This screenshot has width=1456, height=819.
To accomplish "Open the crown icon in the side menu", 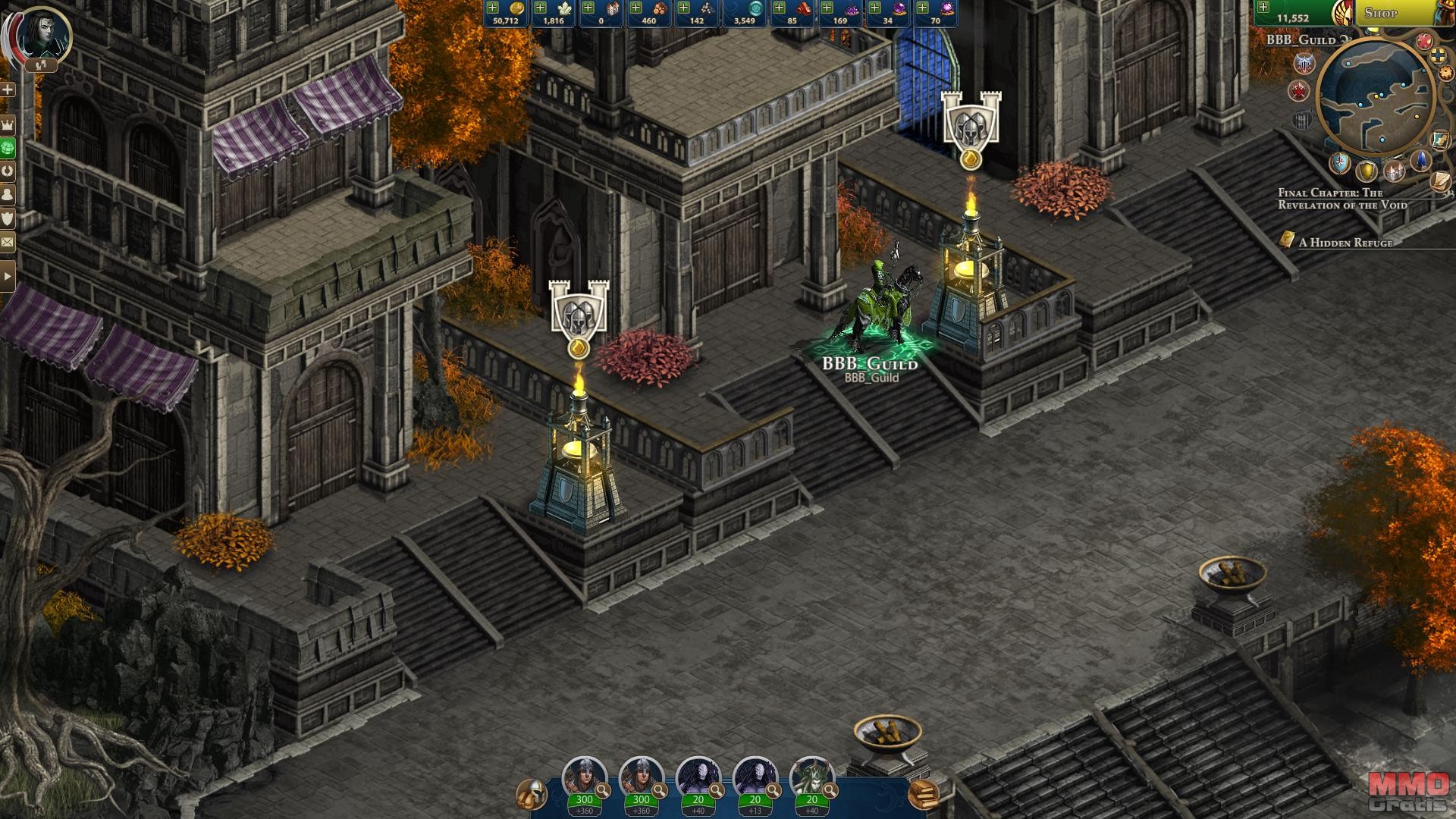I will click(8, 124).
